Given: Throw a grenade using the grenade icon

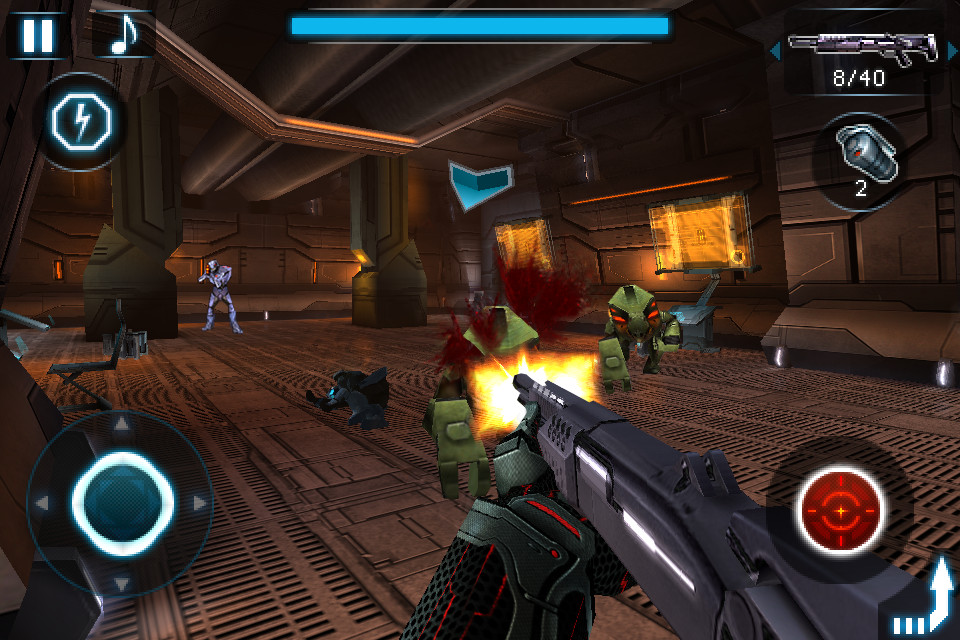Looking at the screenshot, I should 860,158.
